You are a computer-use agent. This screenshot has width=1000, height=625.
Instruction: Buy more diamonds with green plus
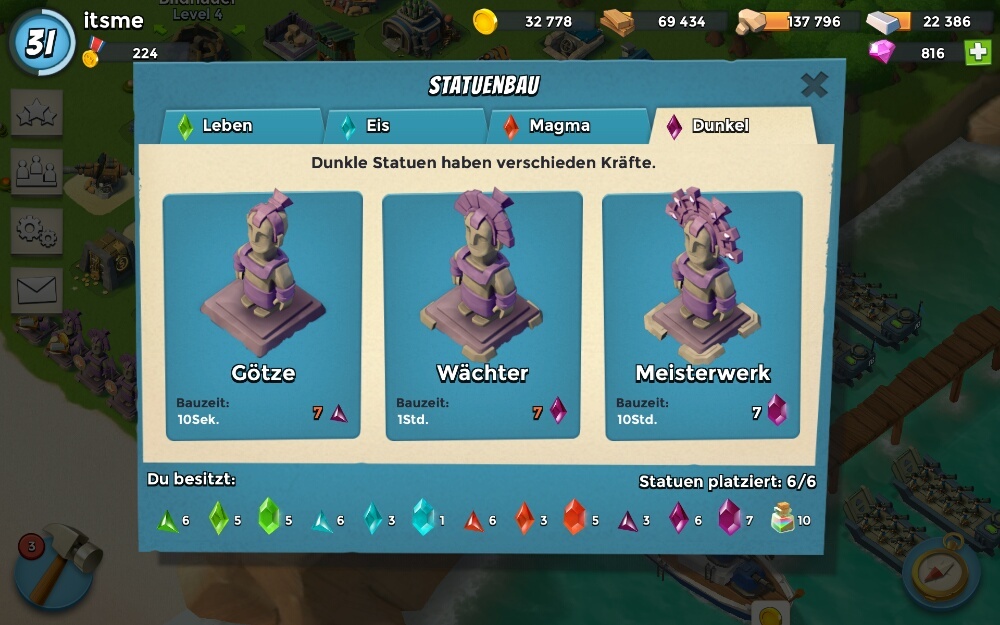(x=978, y=52)
